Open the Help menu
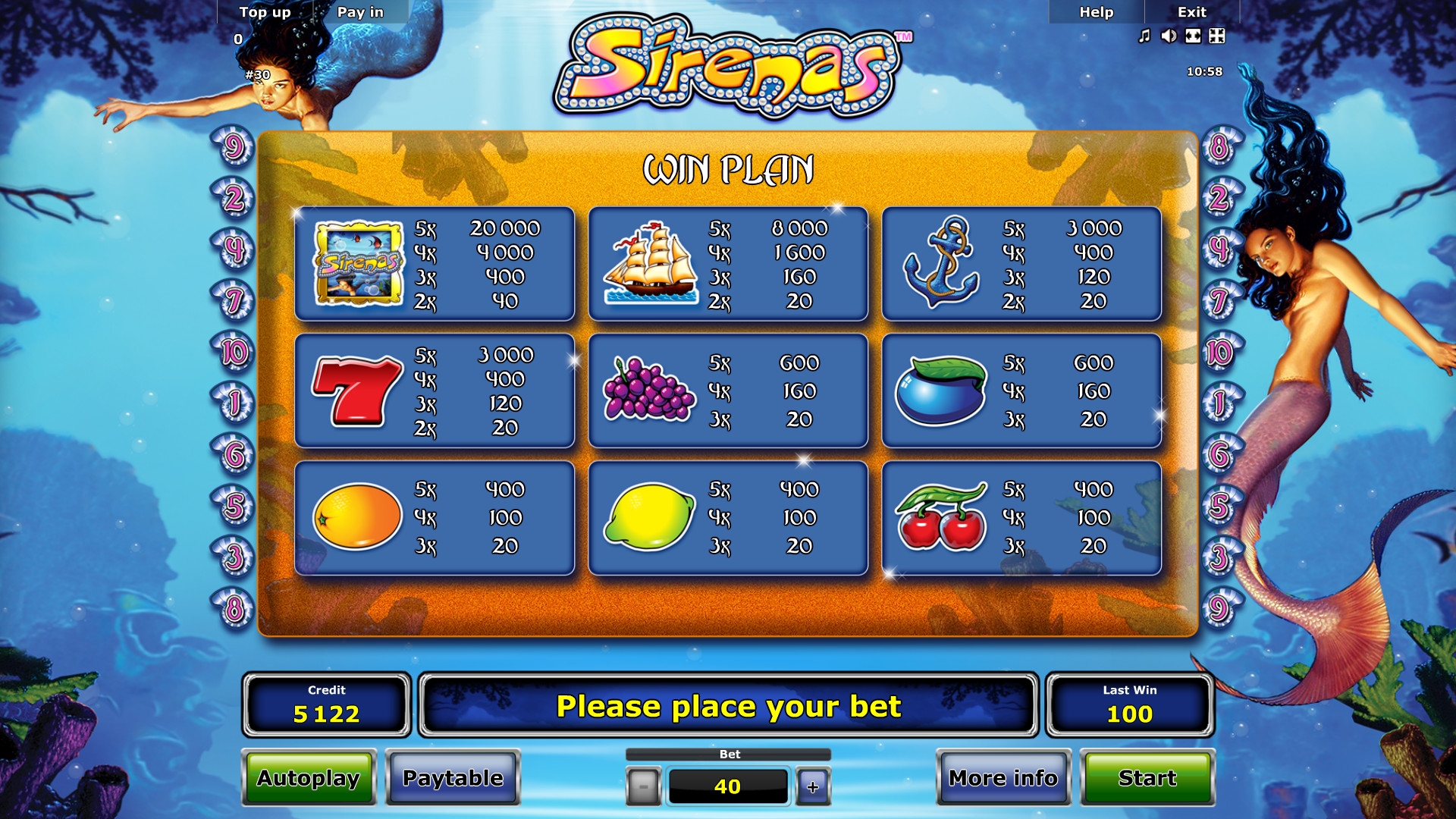Screen dimensions: 1456x819 (x=1096, y=12)
